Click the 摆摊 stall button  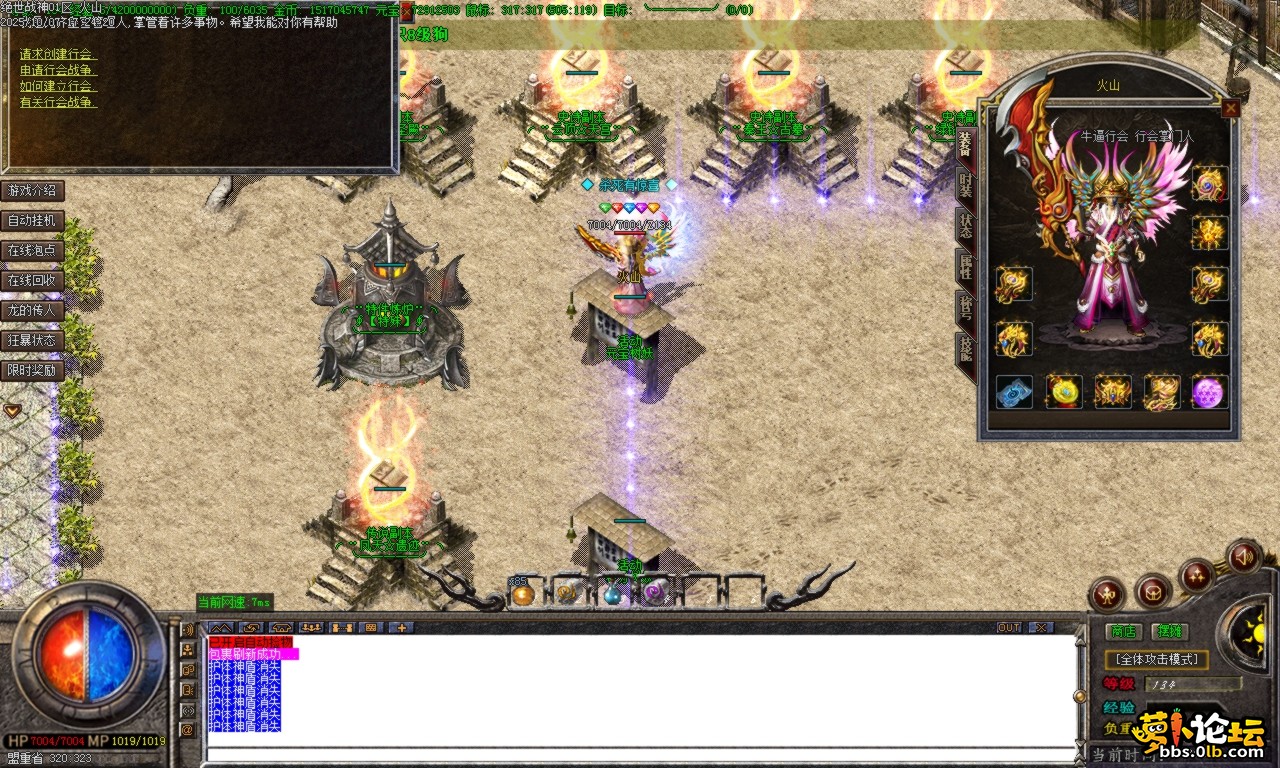1168,631
